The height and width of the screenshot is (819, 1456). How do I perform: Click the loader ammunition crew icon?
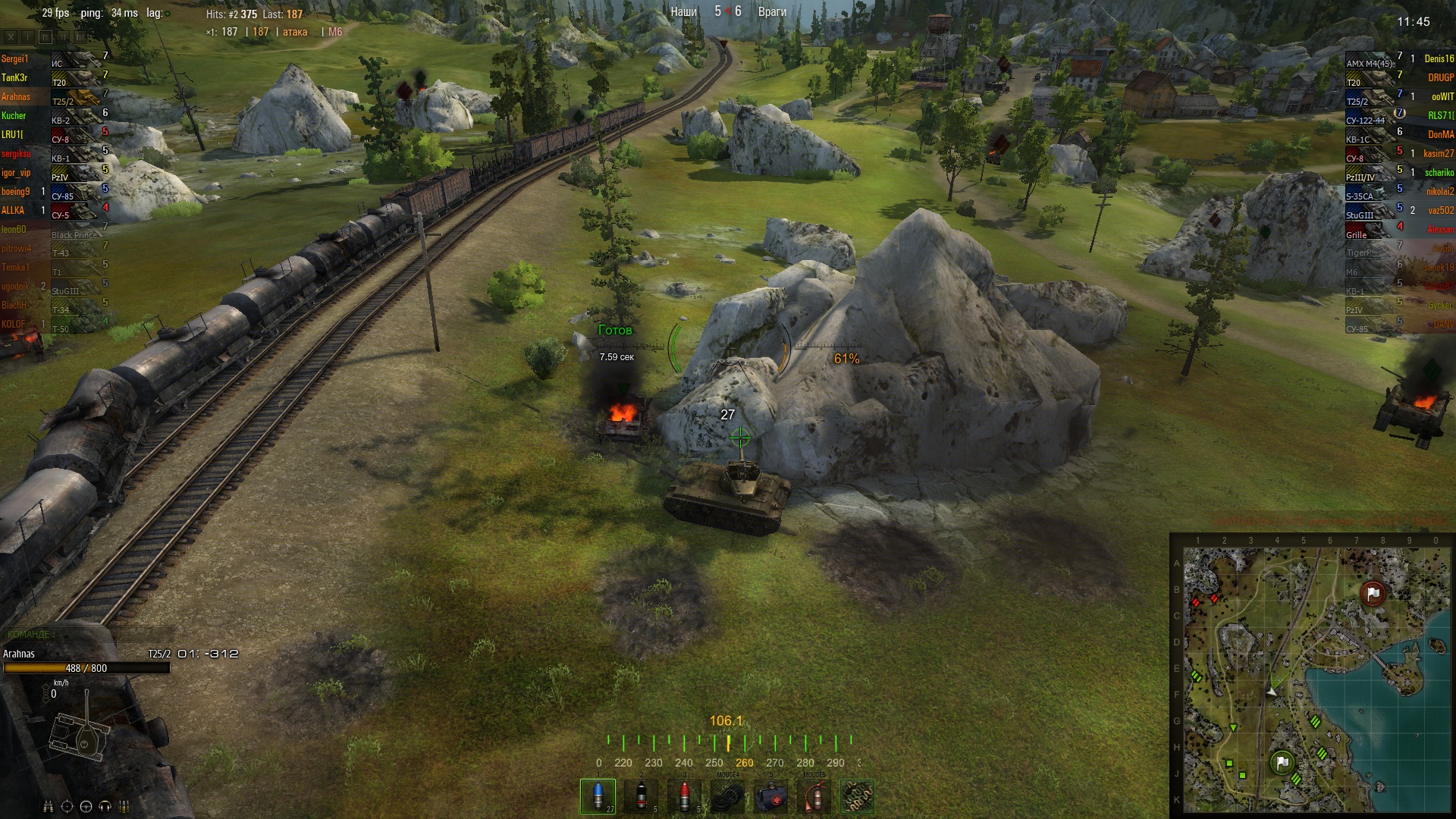click(x=124, y=806)
